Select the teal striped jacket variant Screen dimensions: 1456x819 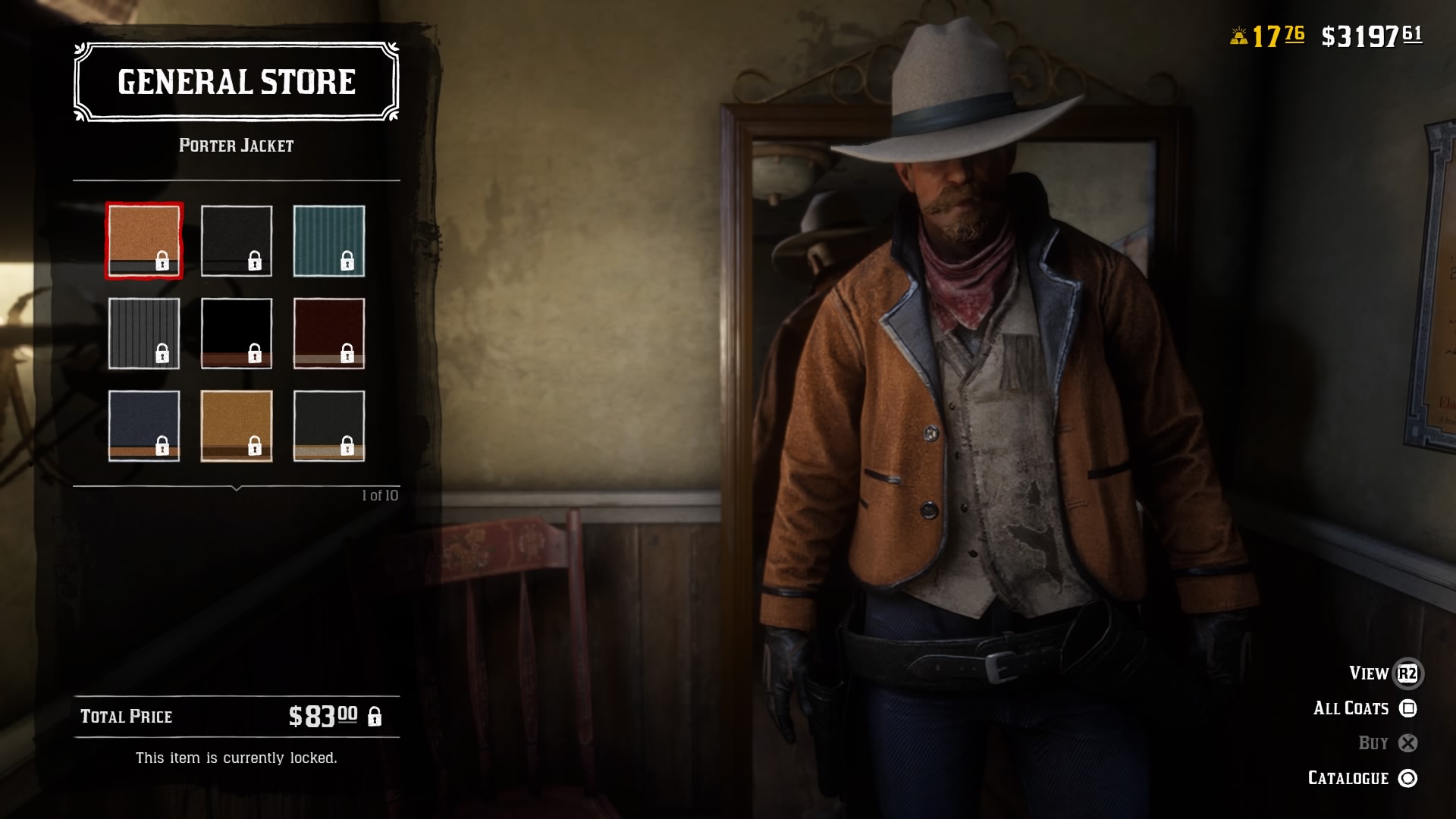[329, 240]
